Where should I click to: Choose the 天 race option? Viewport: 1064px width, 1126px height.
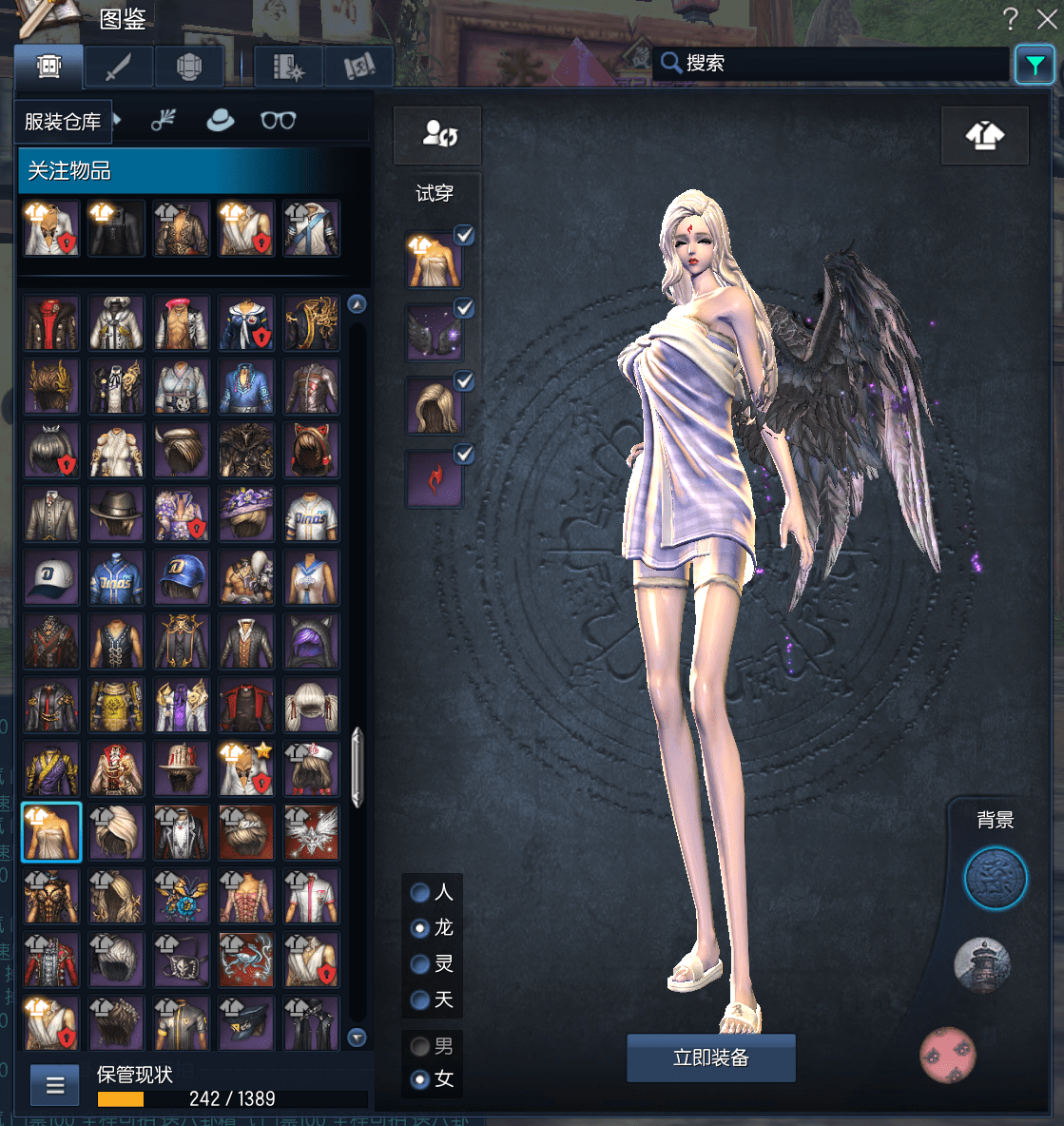(419, 1000)
